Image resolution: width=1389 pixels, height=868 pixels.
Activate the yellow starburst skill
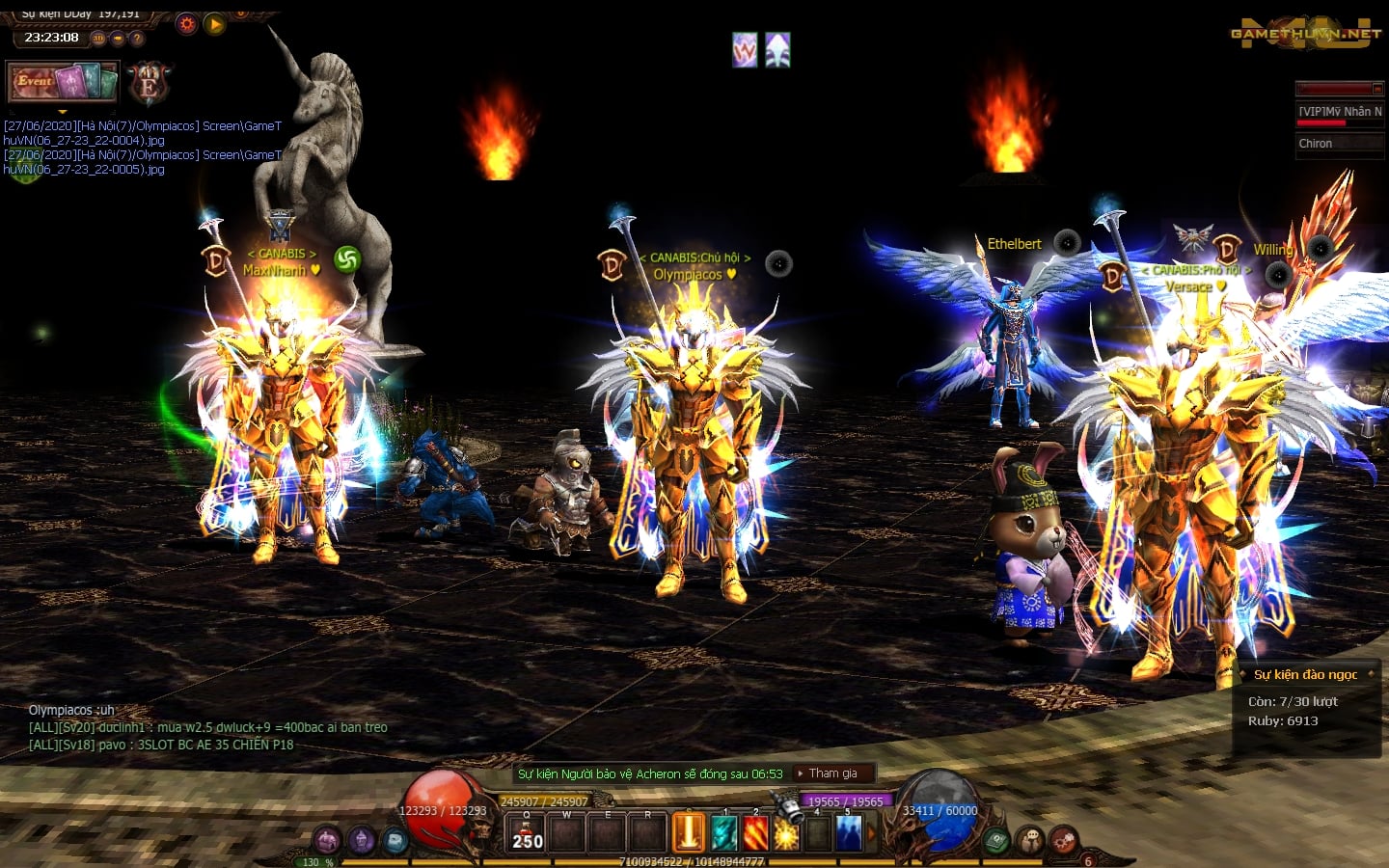(787, 833)
